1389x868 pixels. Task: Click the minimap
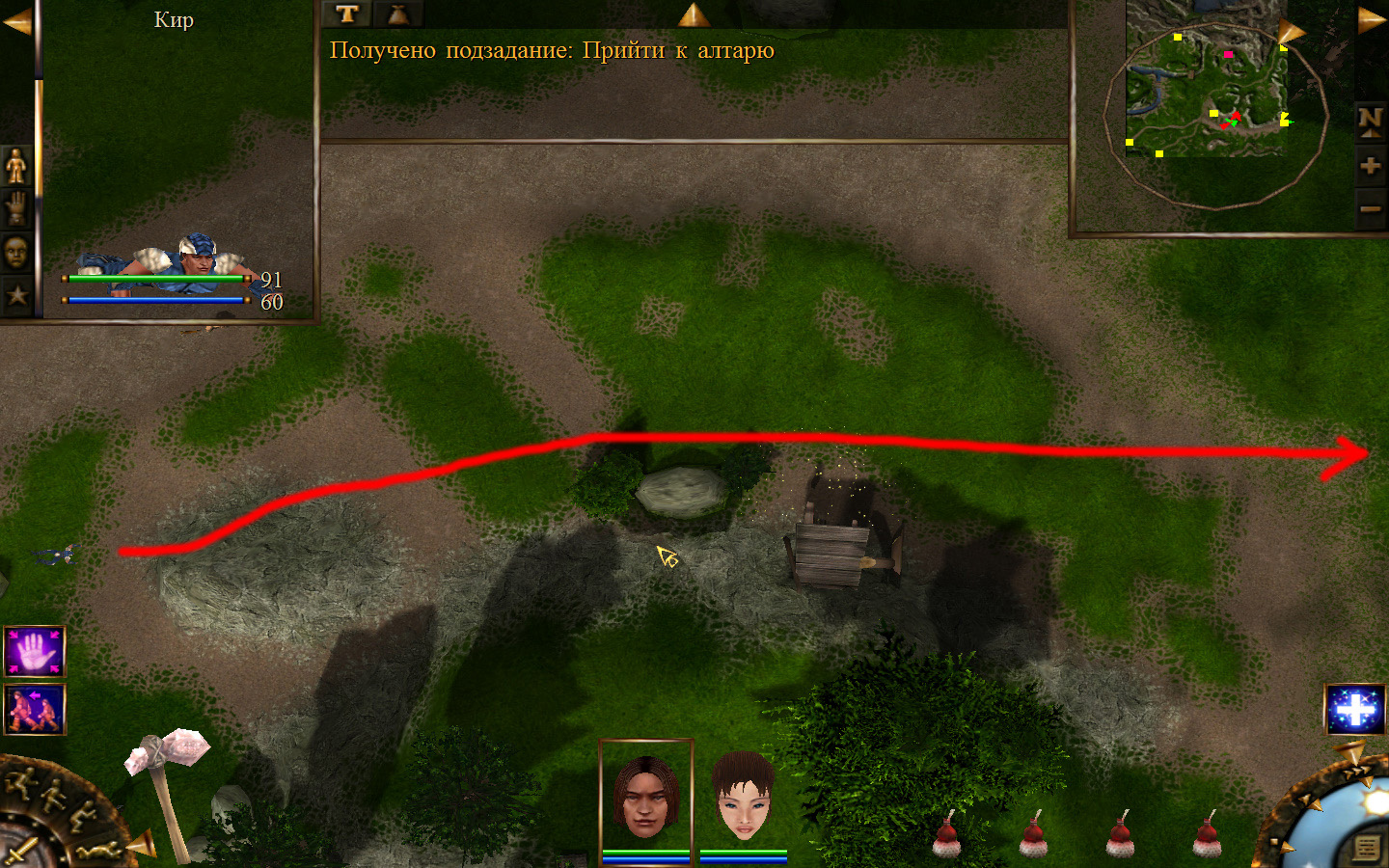click(1207, 87)
